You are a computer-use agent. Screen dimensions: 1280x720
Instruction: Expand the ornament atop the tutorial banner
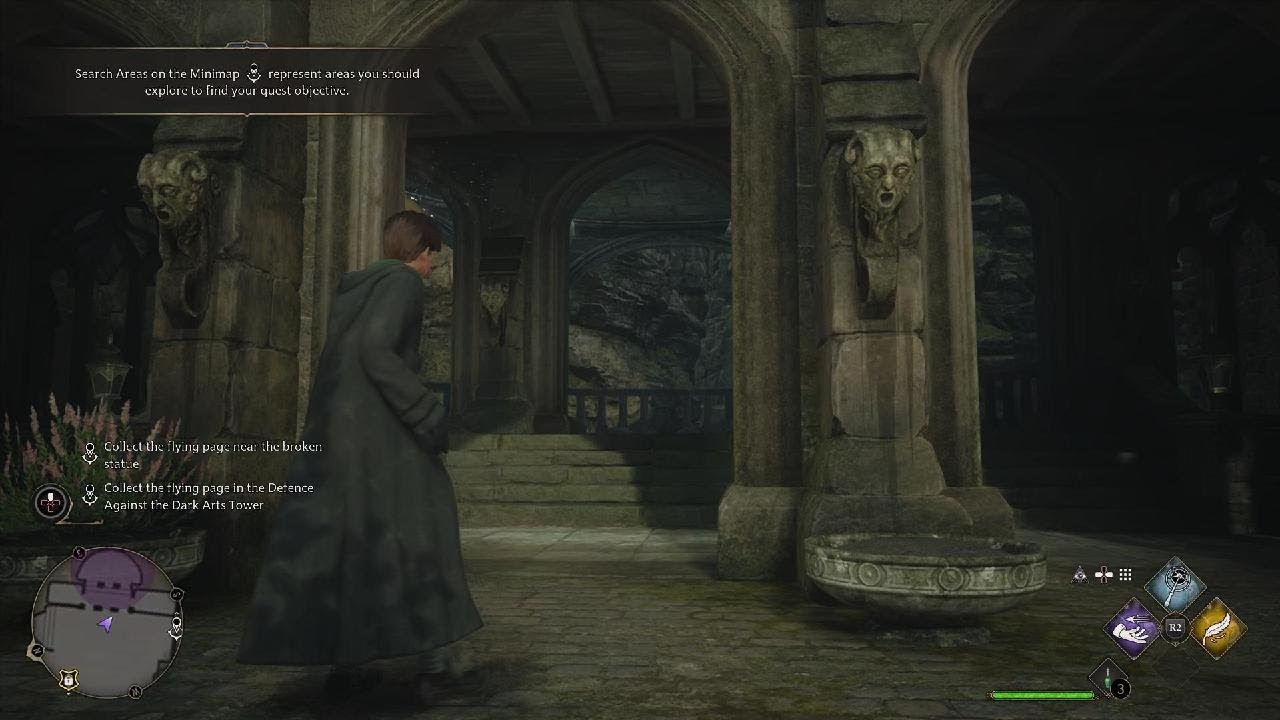point(248,45)
